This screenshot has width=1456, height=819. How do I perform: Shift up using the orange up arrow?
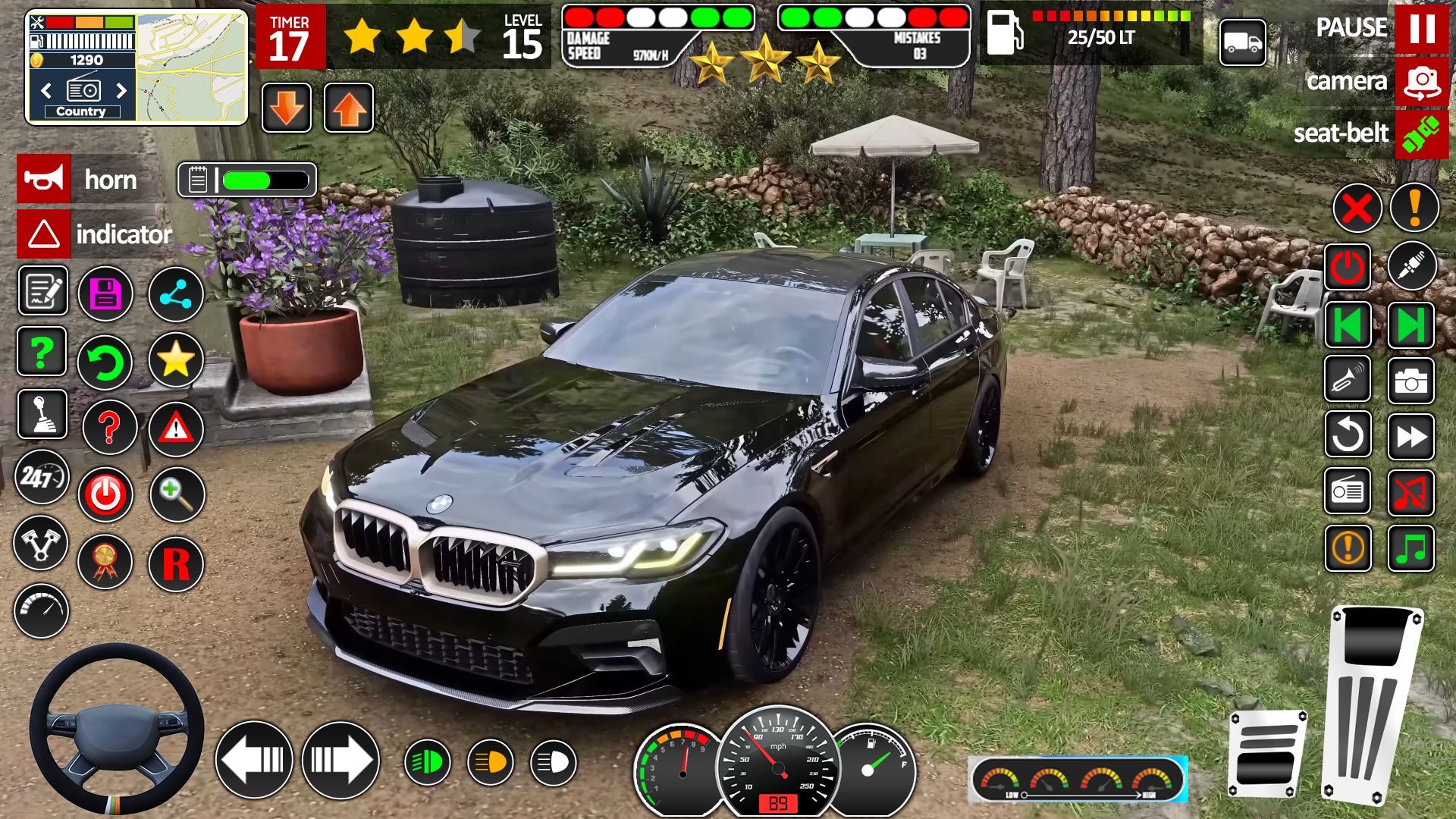point(348,108)
